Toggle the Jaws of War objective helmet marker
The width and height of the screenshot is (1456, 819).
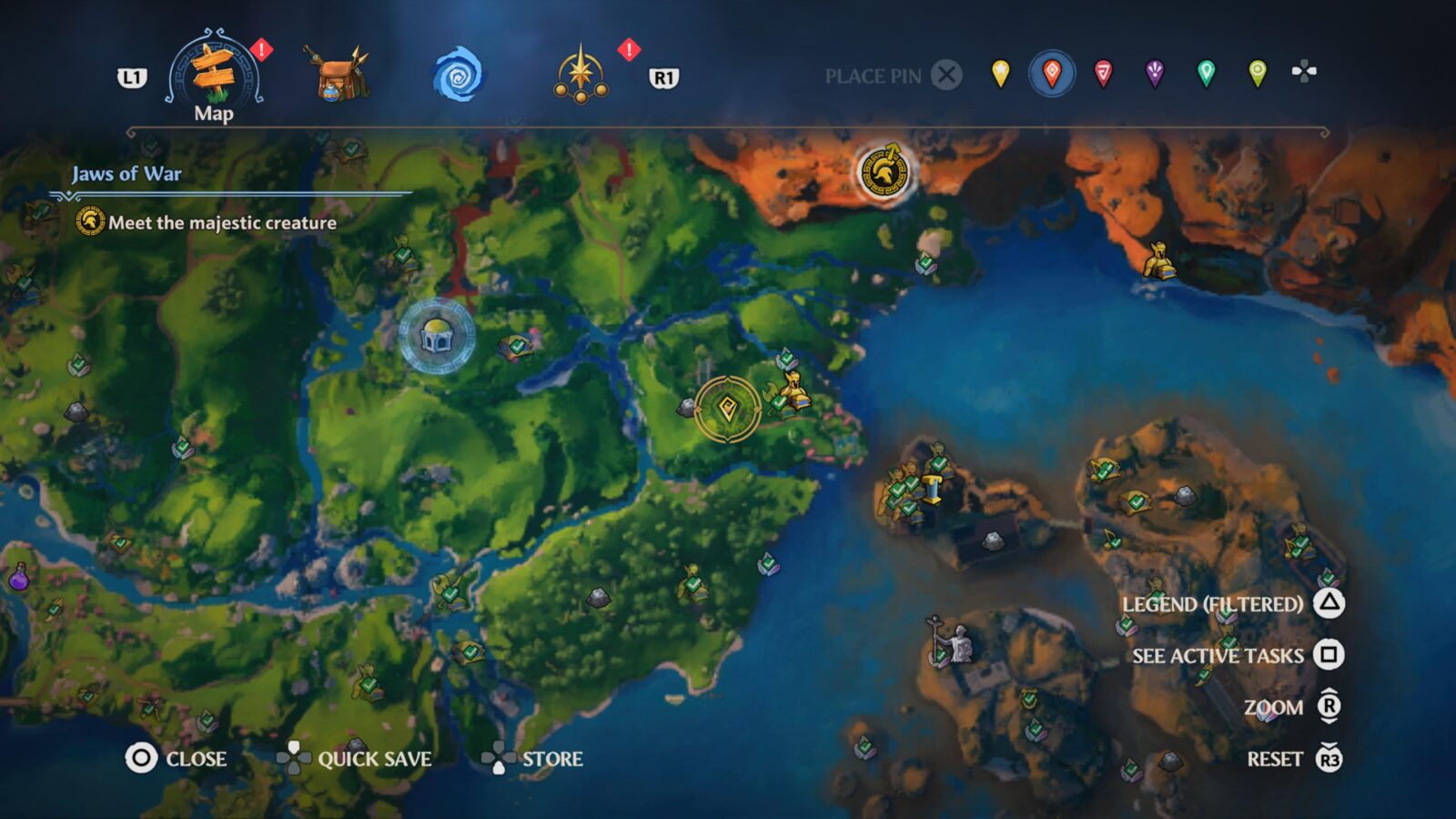tap(88, 220)
